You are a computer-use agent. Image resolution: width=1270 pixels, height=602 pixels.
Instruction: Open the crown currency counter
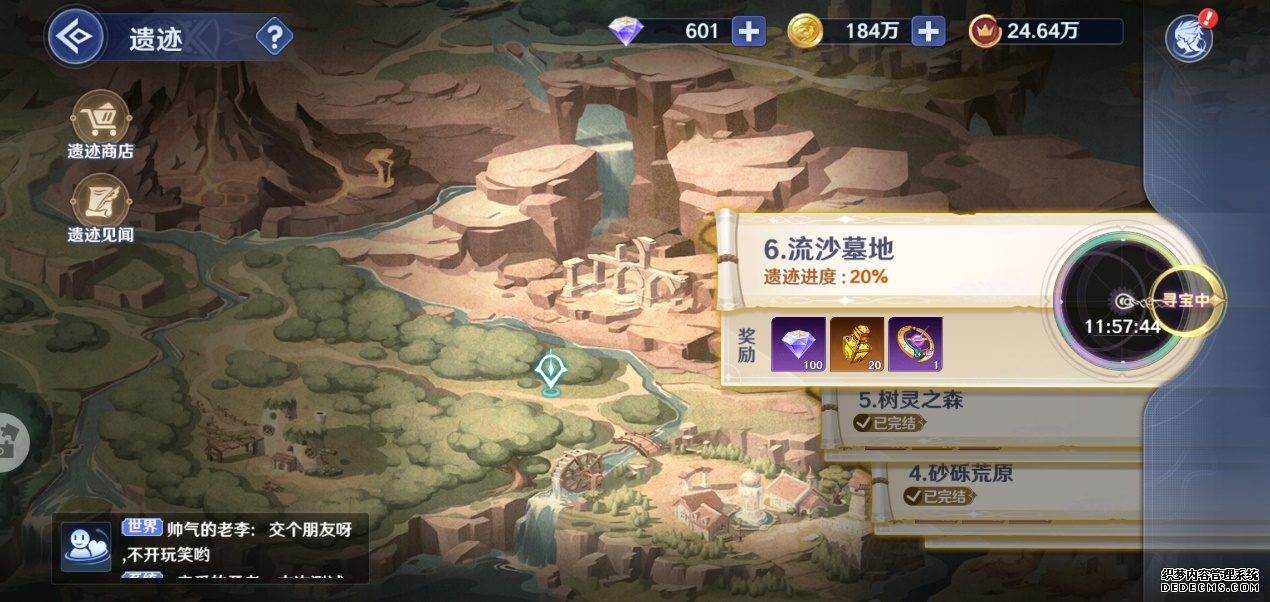click(x=1043, y=31)
